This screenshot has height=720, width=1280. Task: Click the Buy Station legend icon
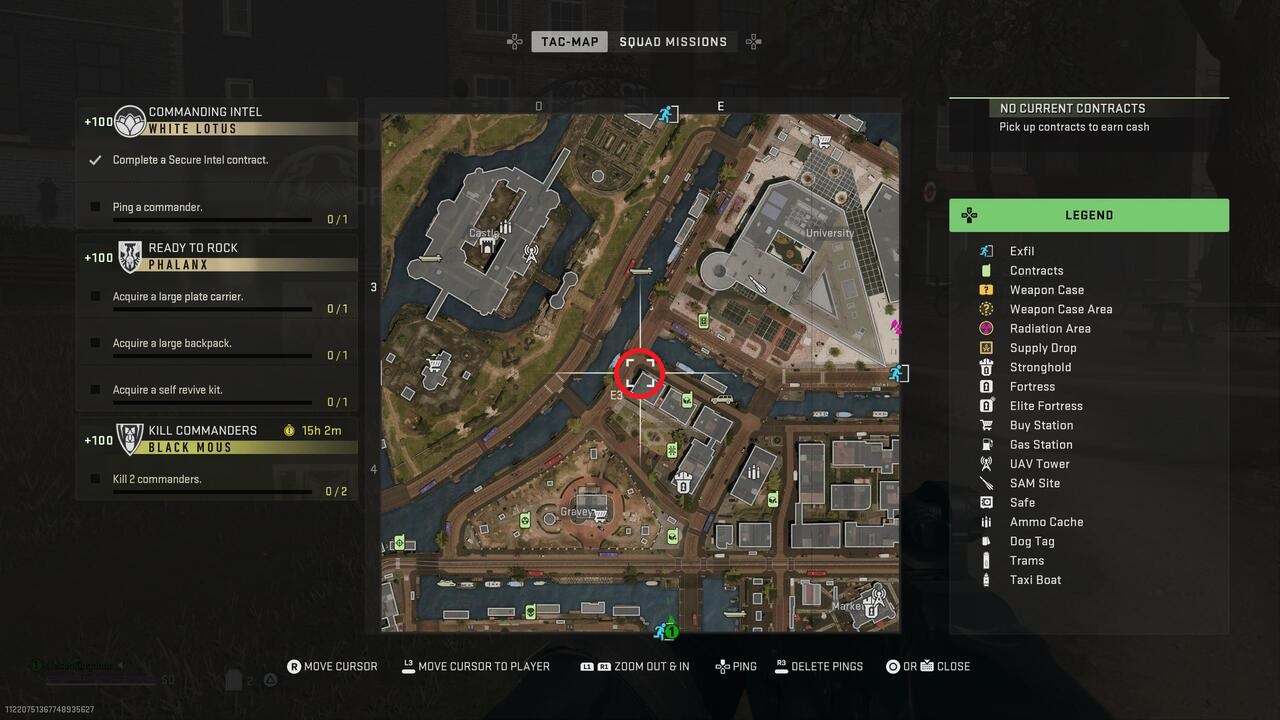coord(985,425)
